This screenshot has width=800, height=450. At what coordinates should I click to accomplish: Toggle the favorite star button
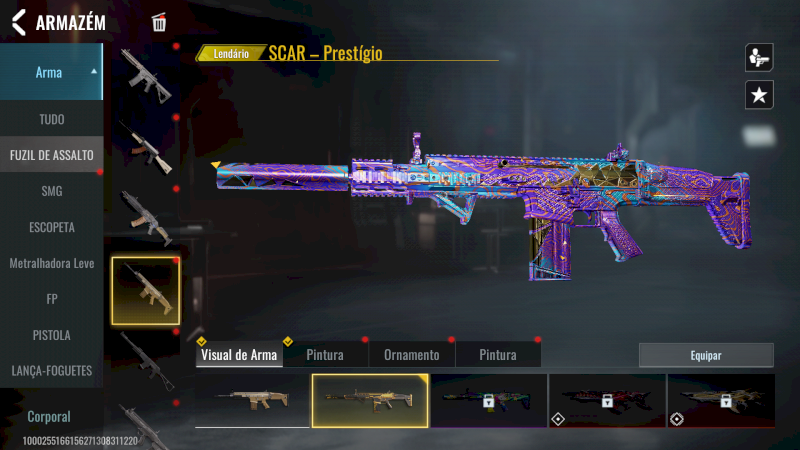759,95
